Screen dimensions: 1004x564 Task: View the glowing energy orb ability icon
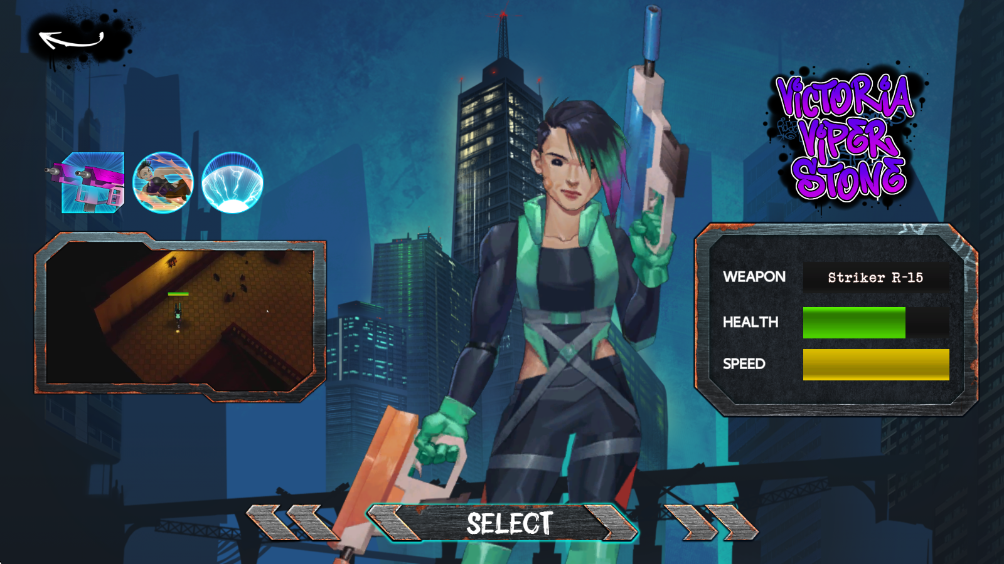pos(232,182)
